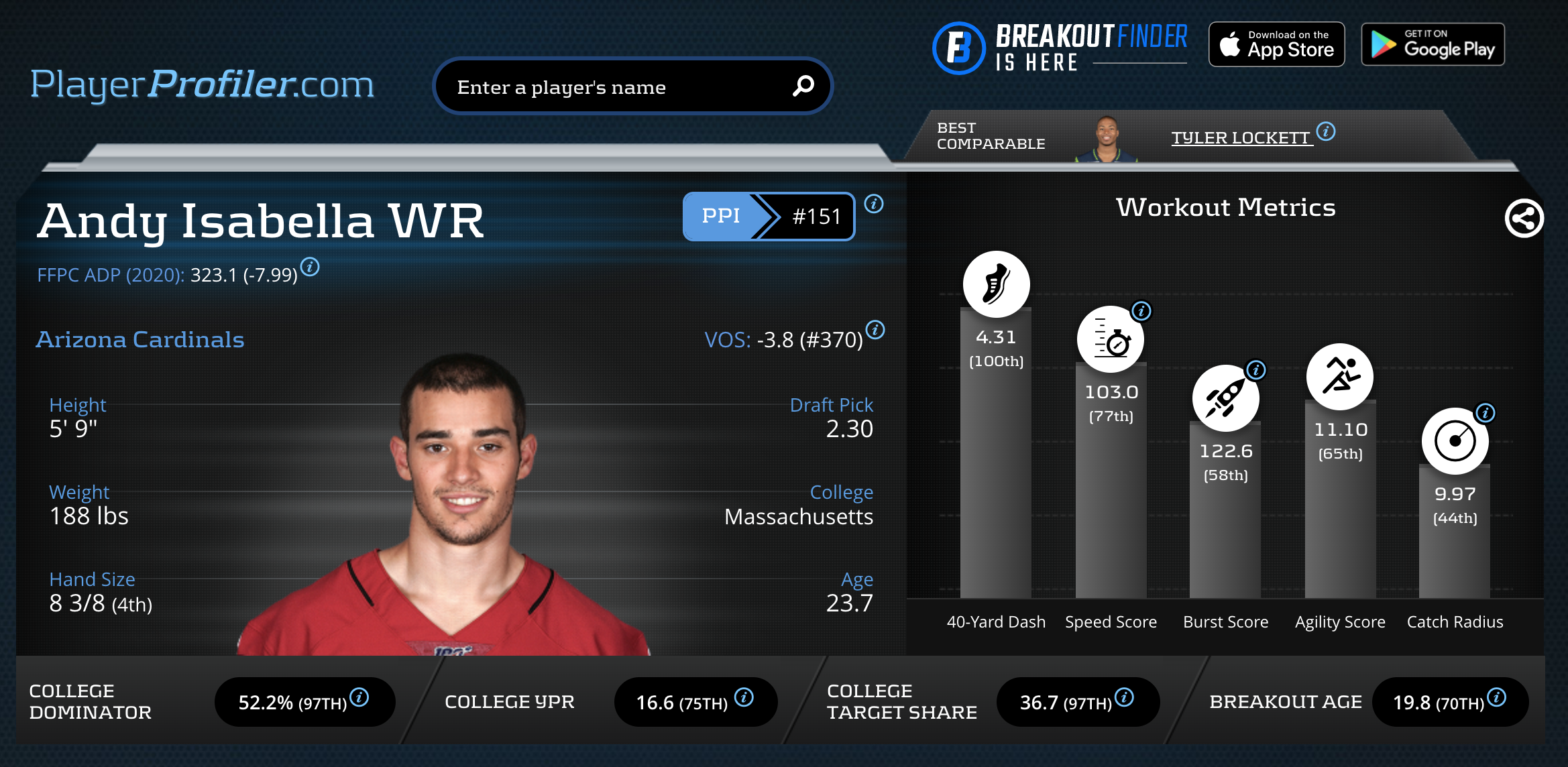Image resolution: width=1568 pixels, height=767 pixels.
Task: Open the Tyler Lockett comparable player link
Action: (1240, 137)
